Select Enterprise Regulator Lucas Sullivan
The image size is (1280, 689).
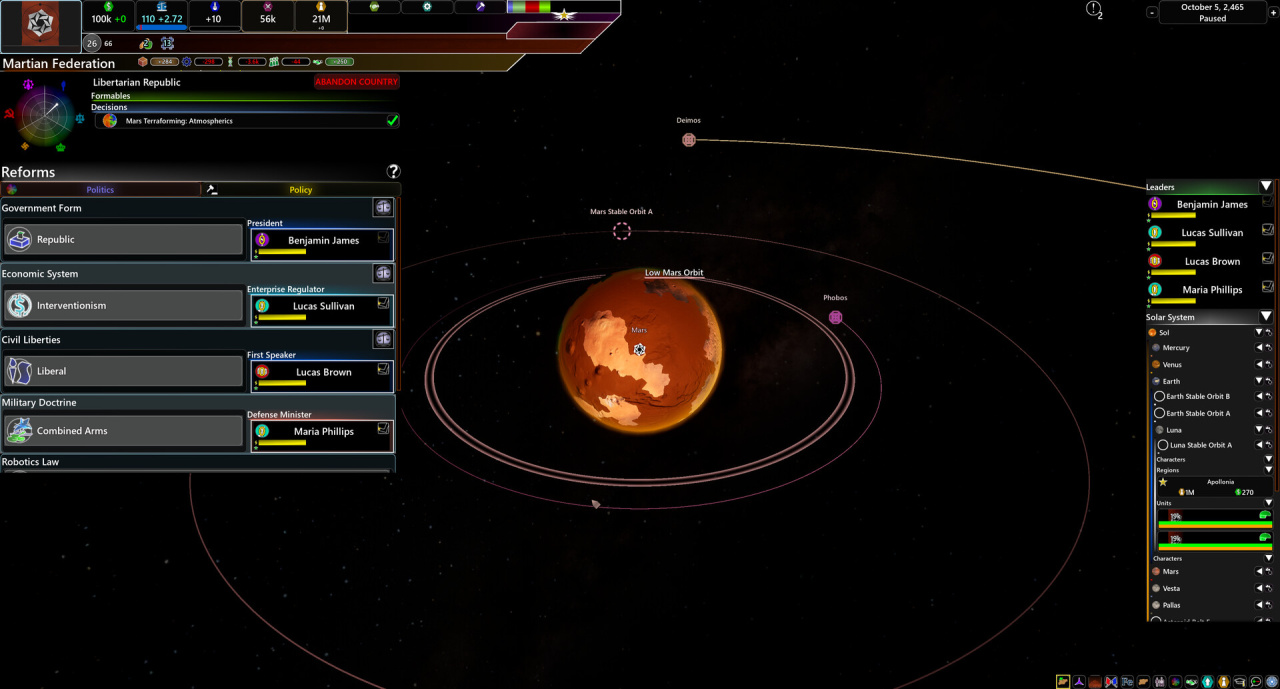click(322, 307)
